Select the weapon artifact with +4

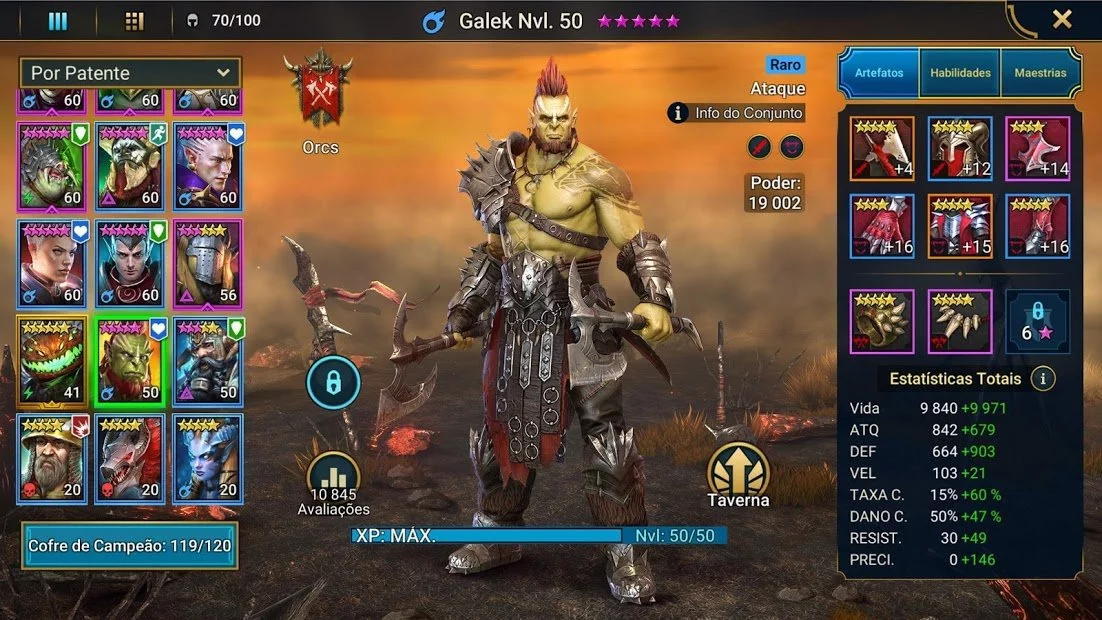point(882,149)
